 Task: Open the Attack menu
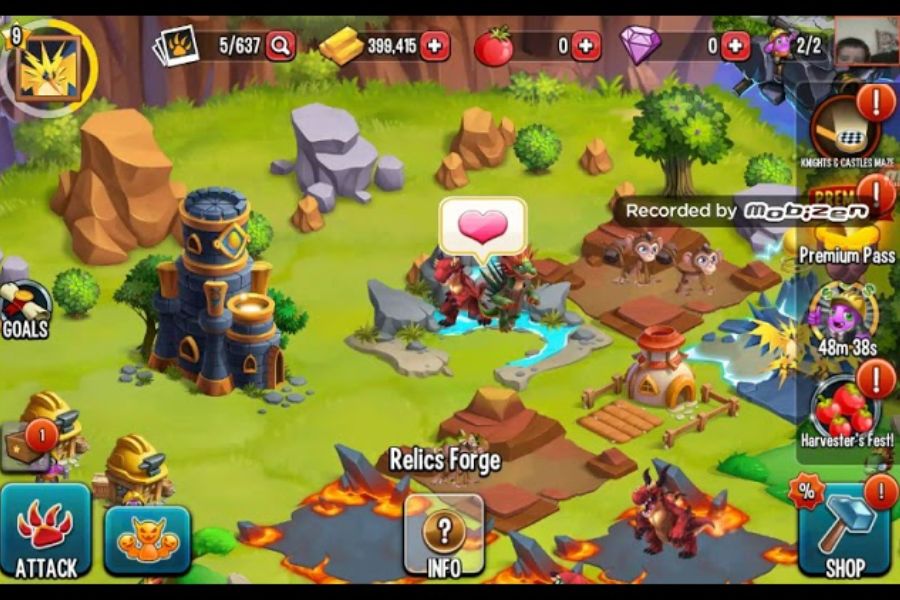pos(45,531)
